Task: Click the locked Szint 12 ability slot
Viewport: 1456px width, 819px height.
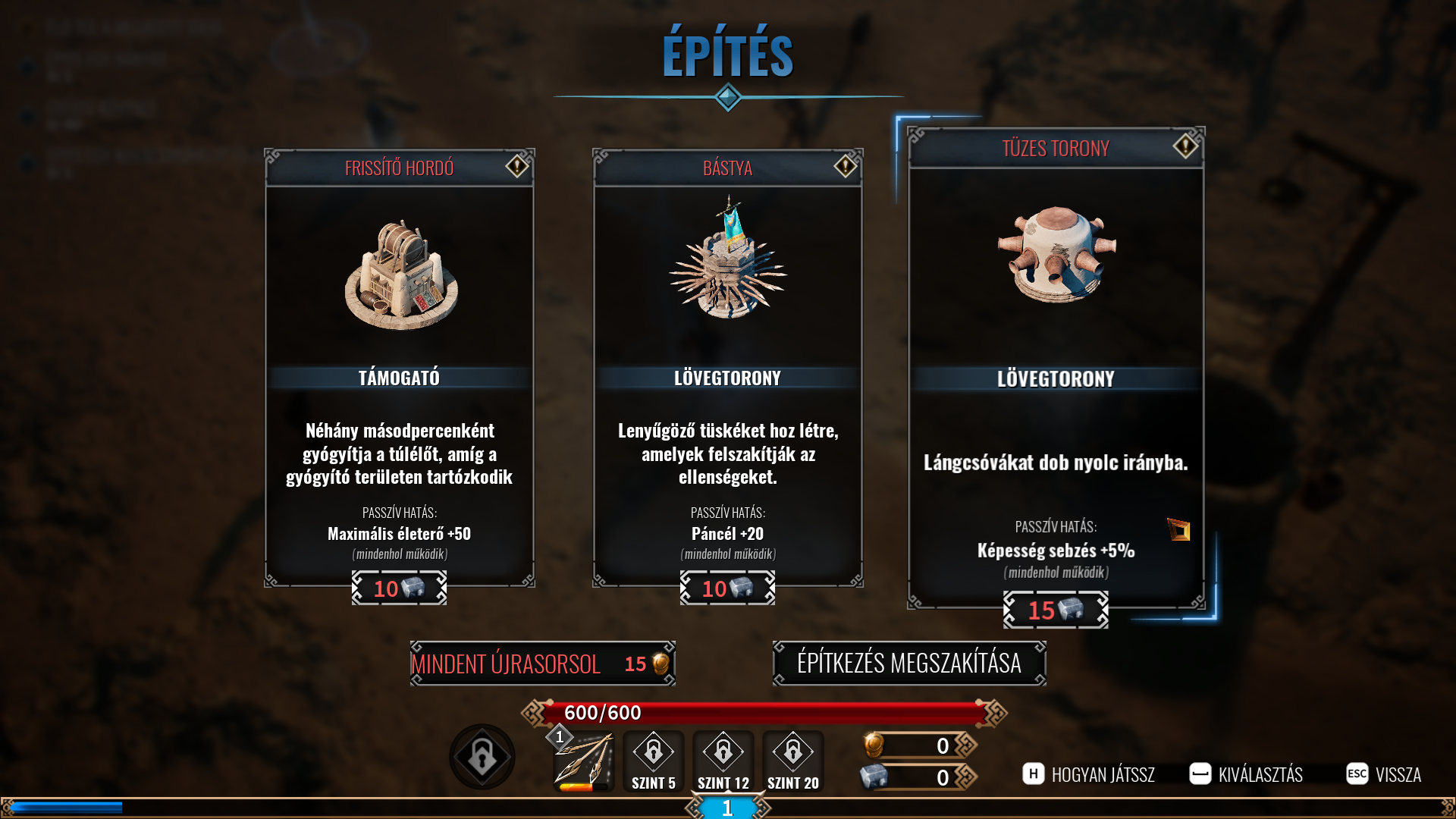Action: pos(723,761)
